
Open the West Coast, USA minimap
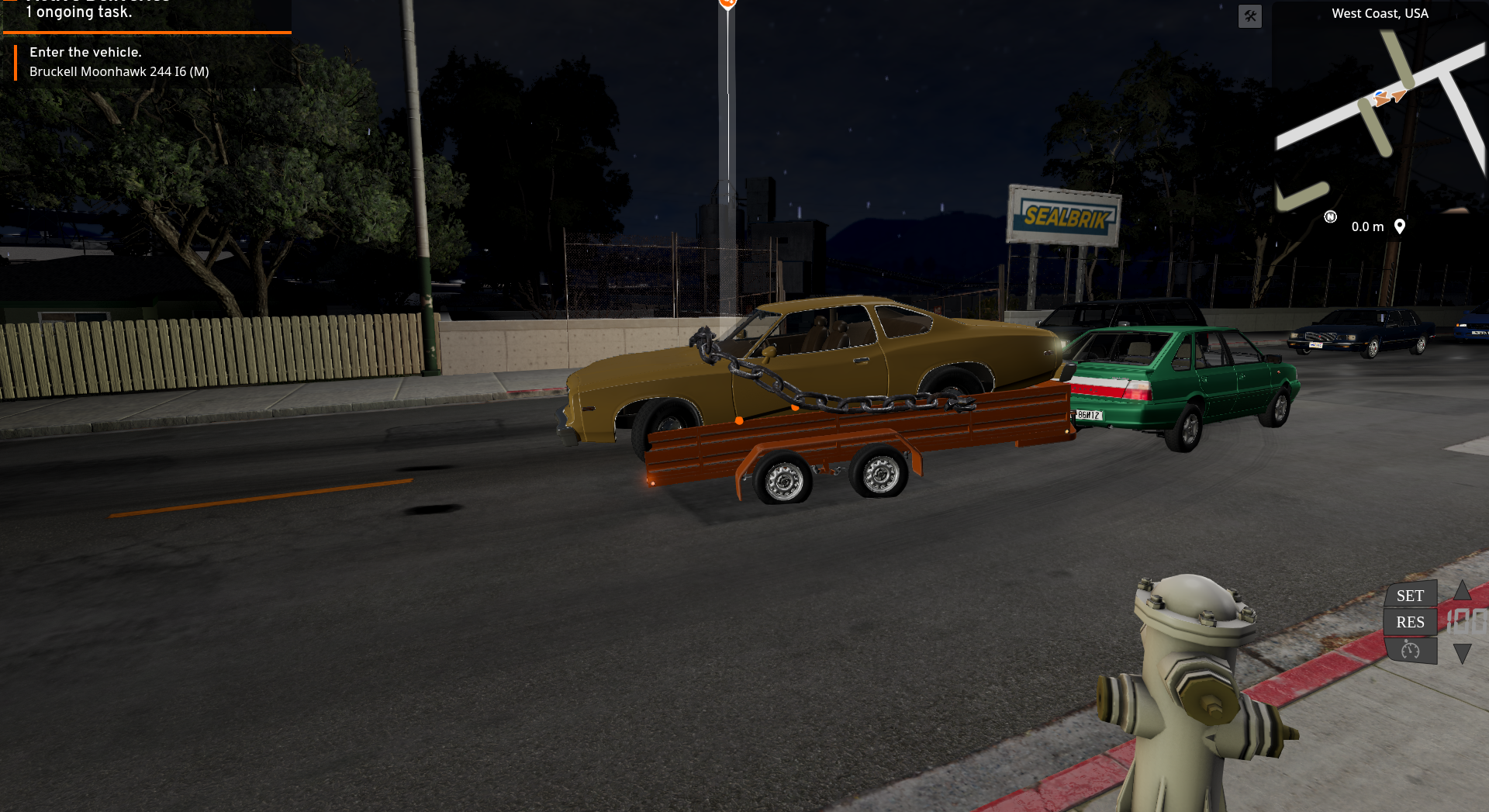[x=1380, y=116]
